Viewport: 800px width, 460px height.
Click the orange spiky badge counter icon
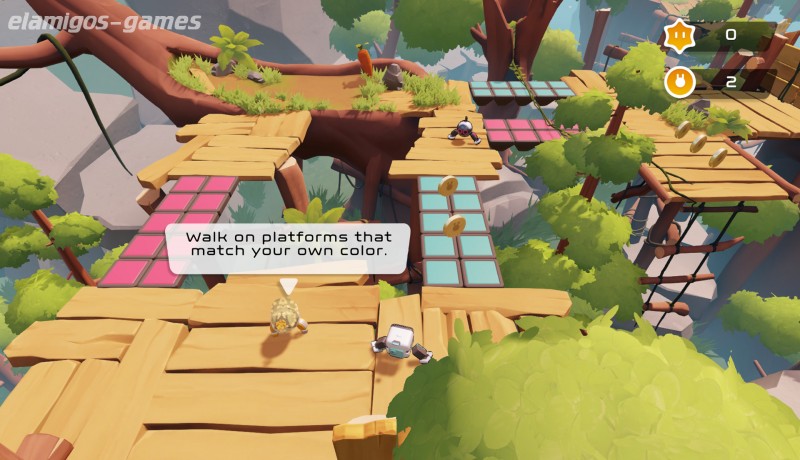coord(678,36)
